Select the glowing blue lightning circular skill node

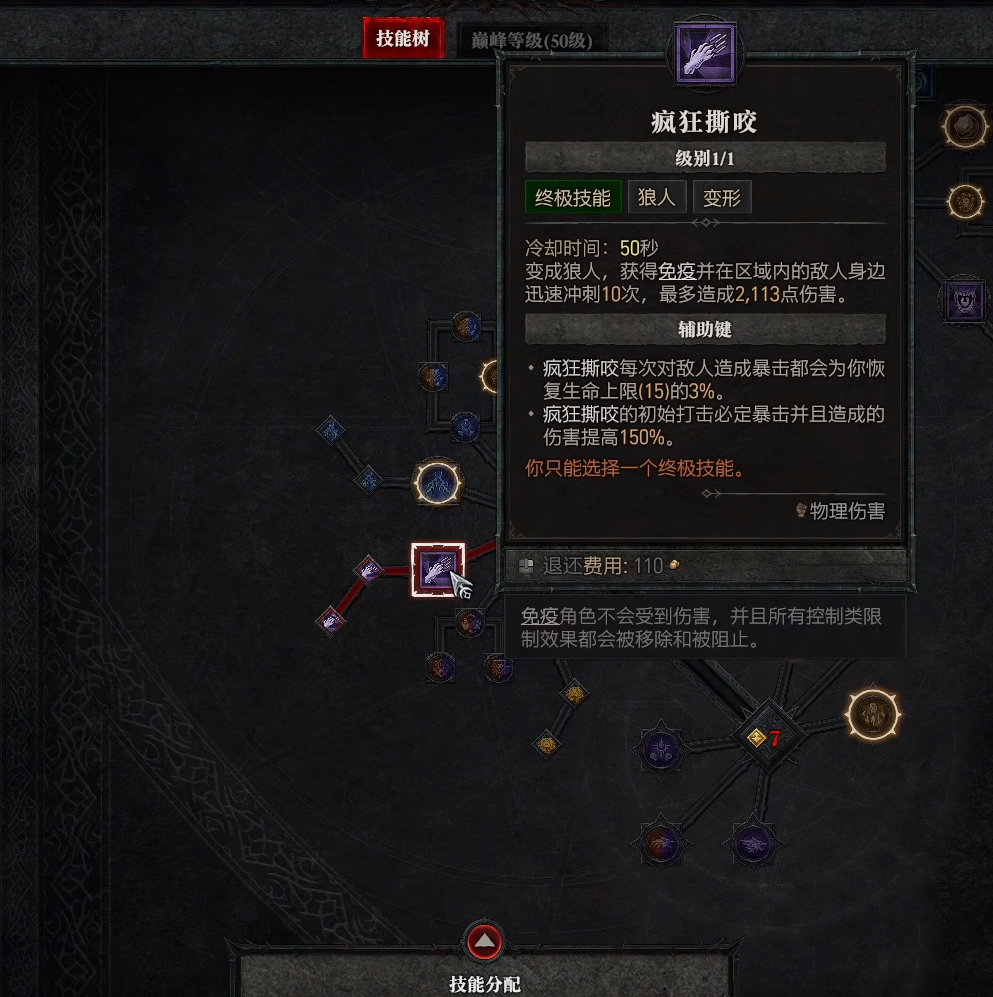pos(438,483)
